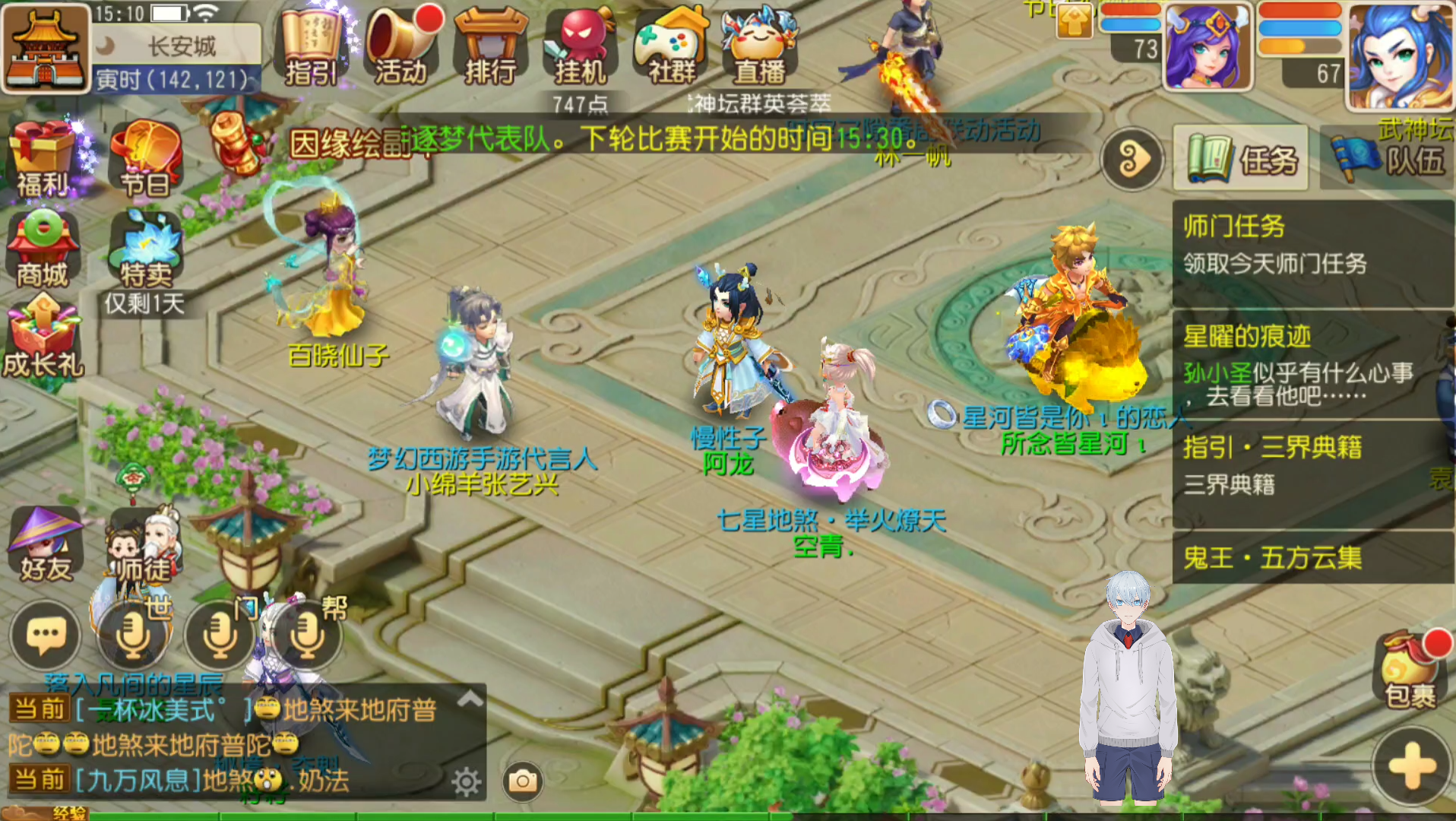
Task: Open the chat speech bubble button
Action: pos(46,636)
